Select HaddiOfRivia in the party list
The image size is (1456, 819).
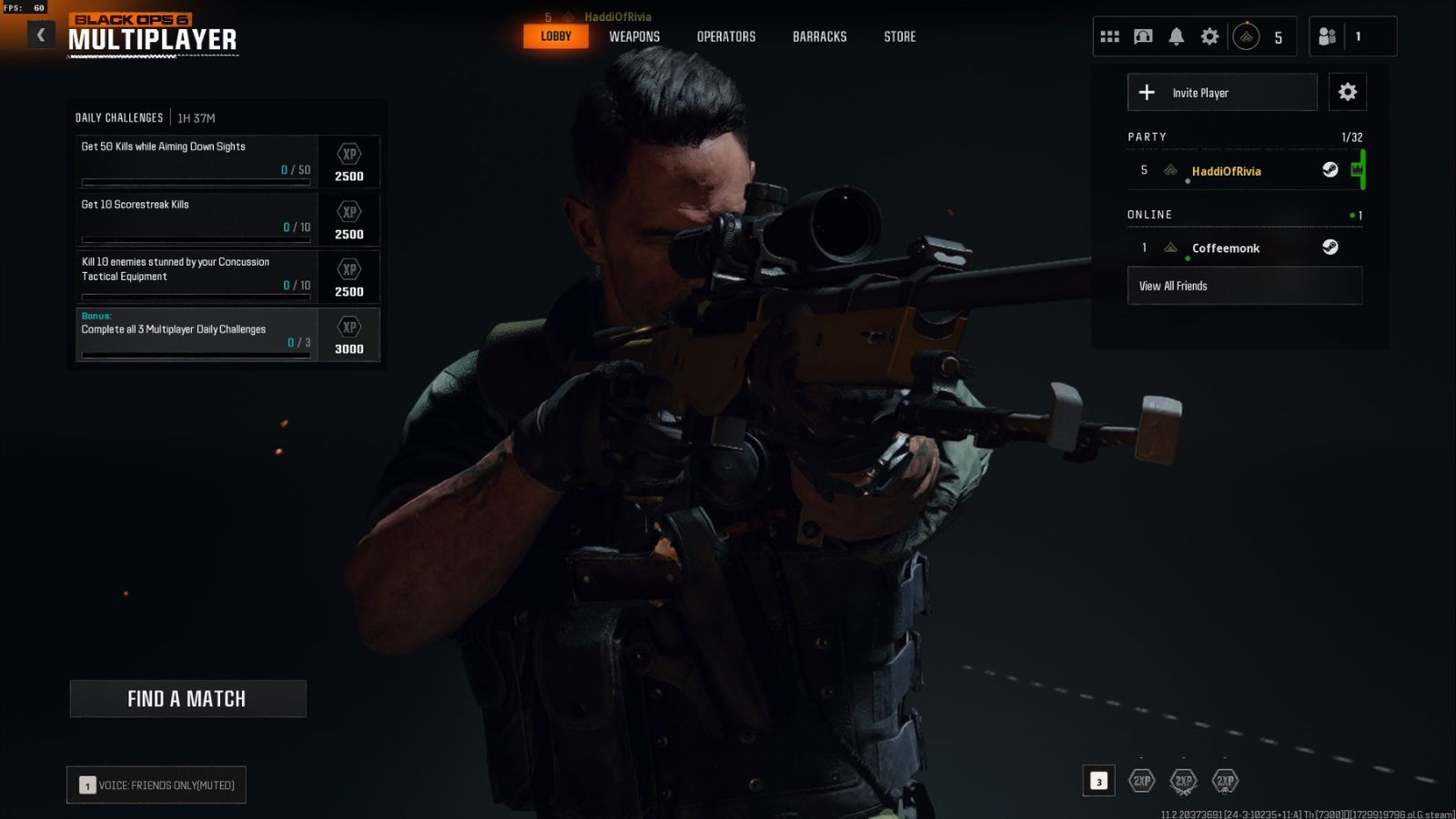pos(1227,171)
